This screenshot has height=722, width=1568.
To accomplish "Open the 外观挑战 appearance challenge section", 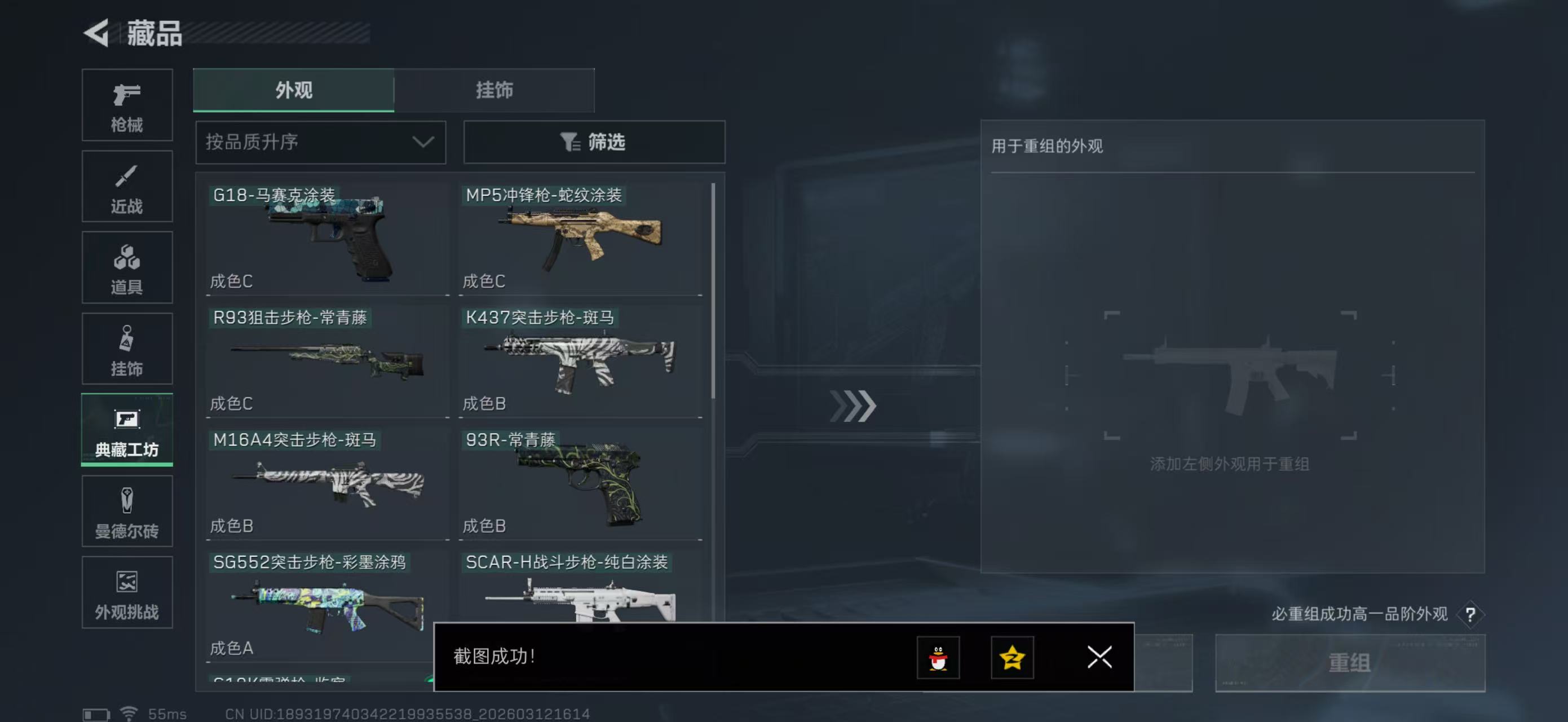I will (127, 592).
